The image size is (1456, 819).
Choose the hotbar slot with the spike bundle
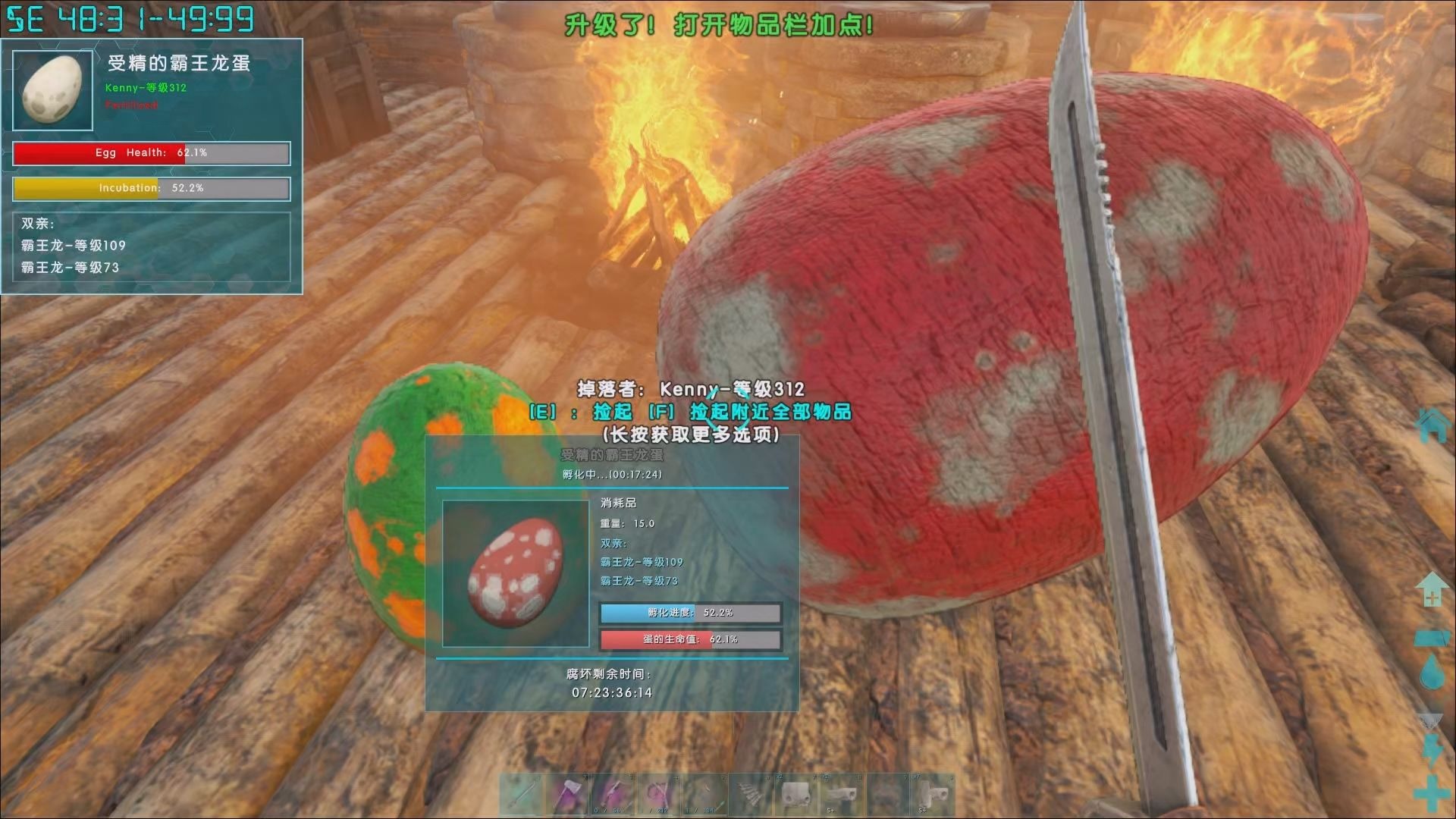click(x=752, y=795)
